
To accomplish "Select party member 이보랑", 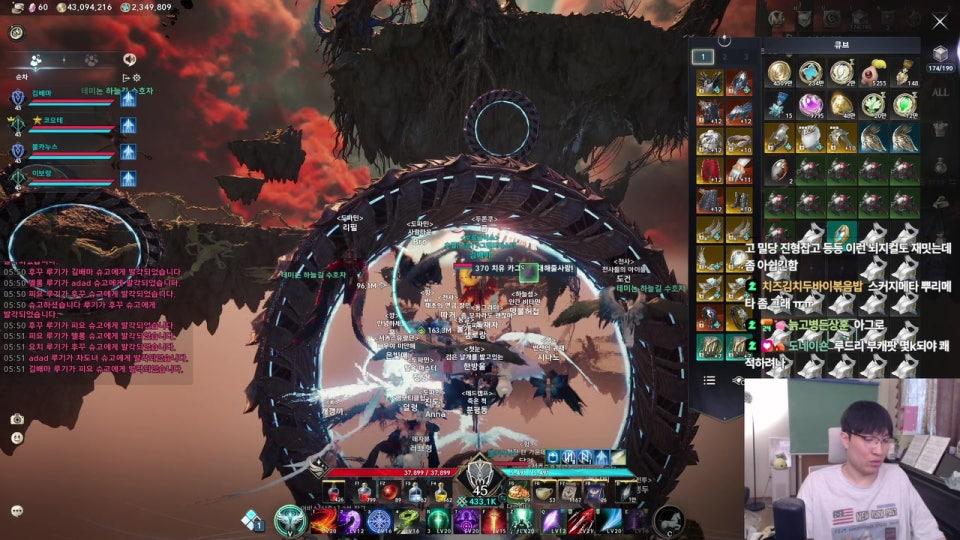I will pos(41,172).
